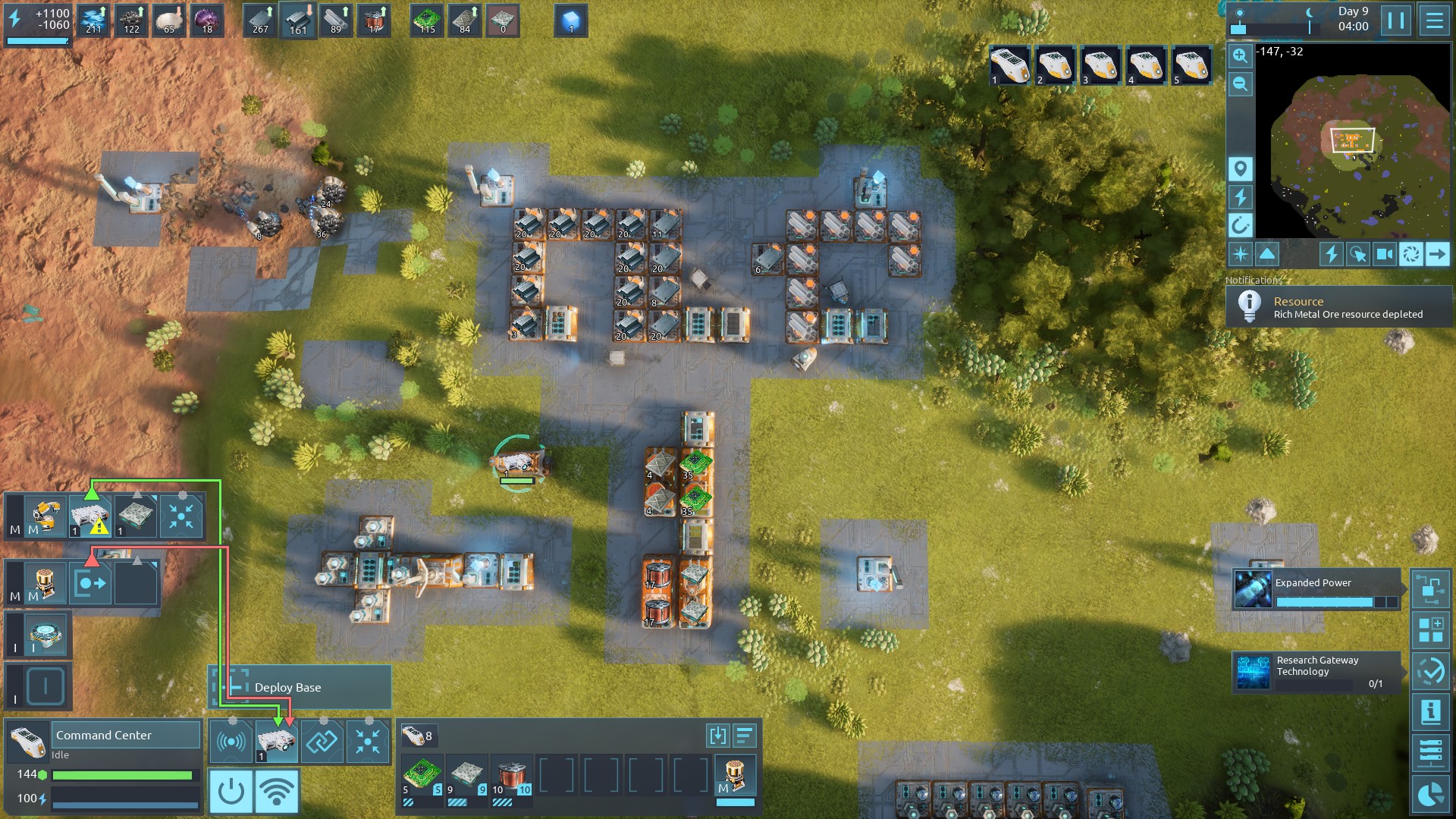Toggle the map location pin button
This screenshot has height=819, width=1456.
tap(1240, 168)
